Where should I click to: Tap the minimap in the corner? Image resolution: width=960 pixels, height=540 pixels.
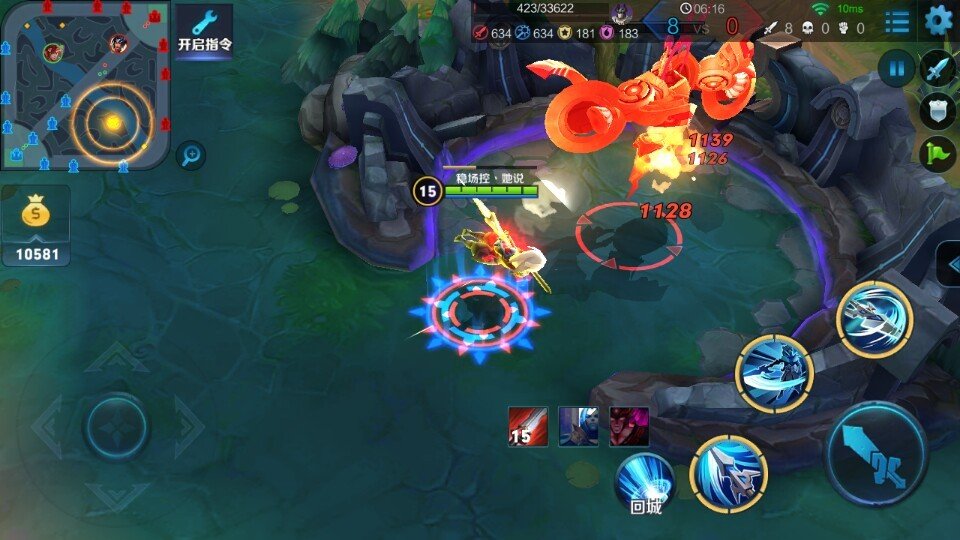(x=84, y=84)
